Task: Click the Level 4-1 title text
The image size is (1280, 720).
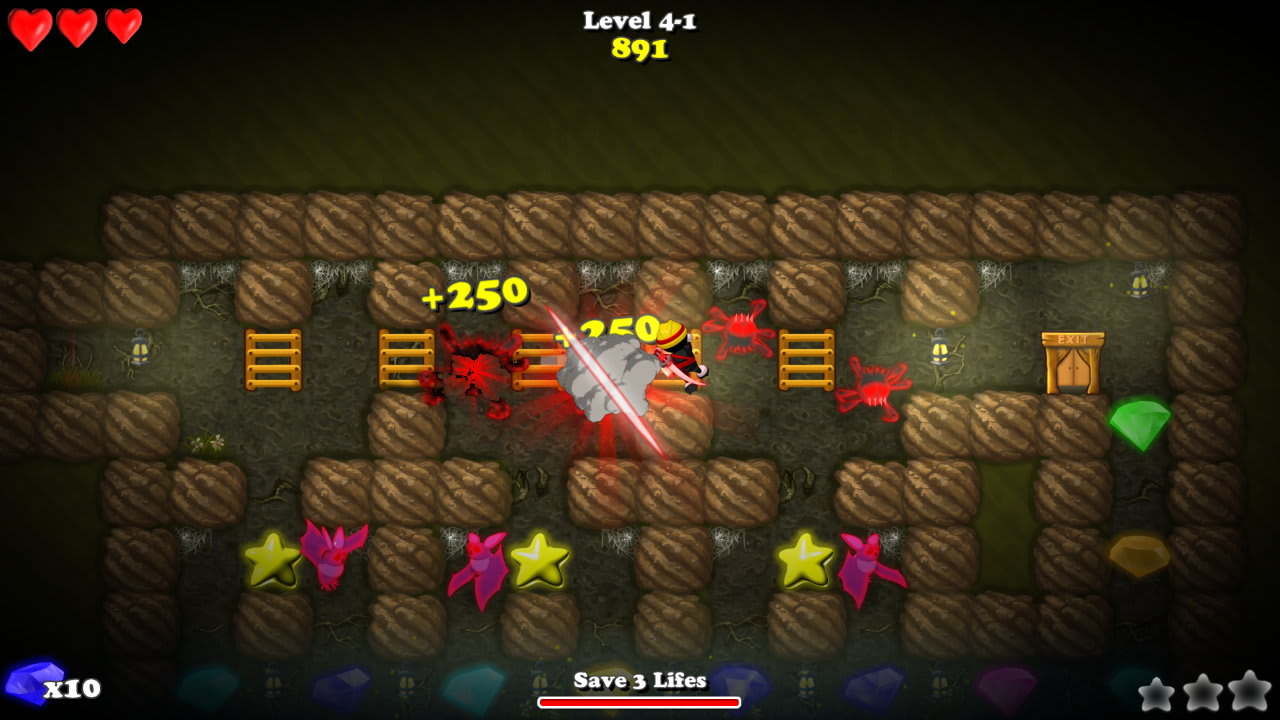Action: click(640, 20)
